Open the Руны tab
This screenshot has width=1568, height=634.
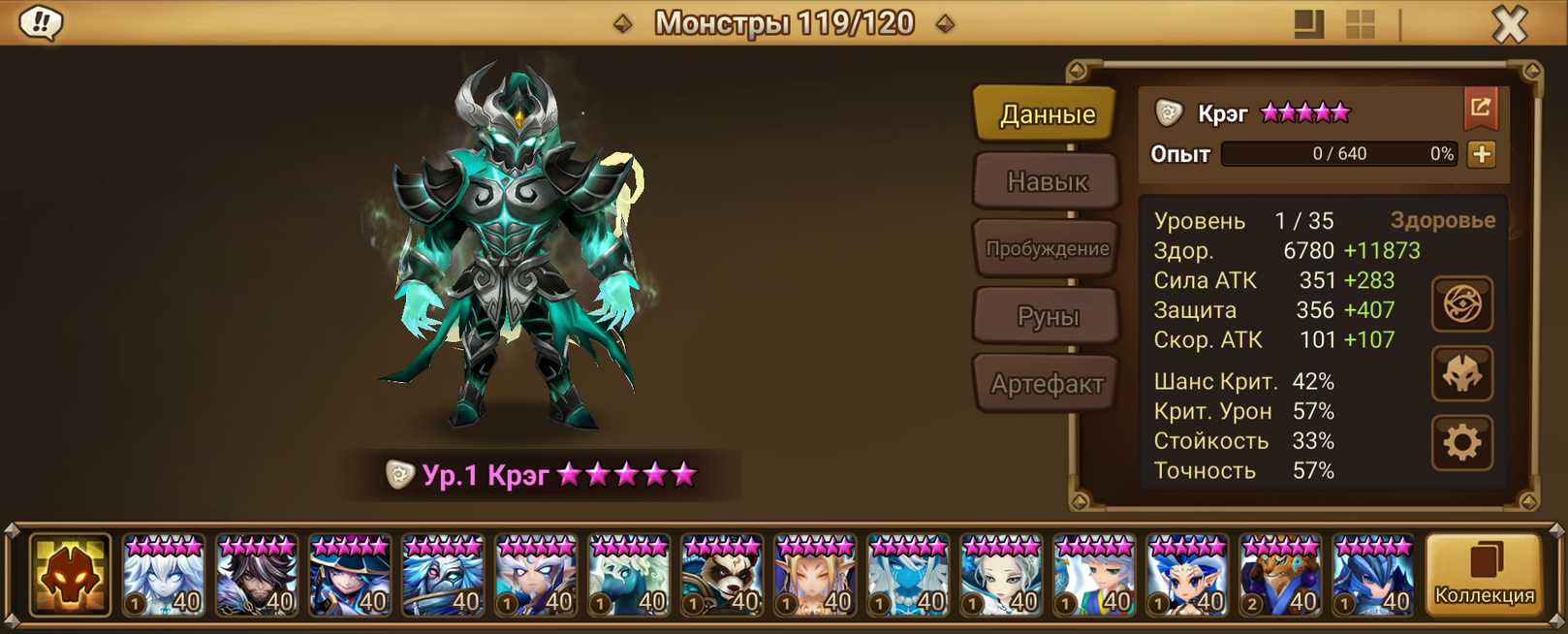point(1047,316)
